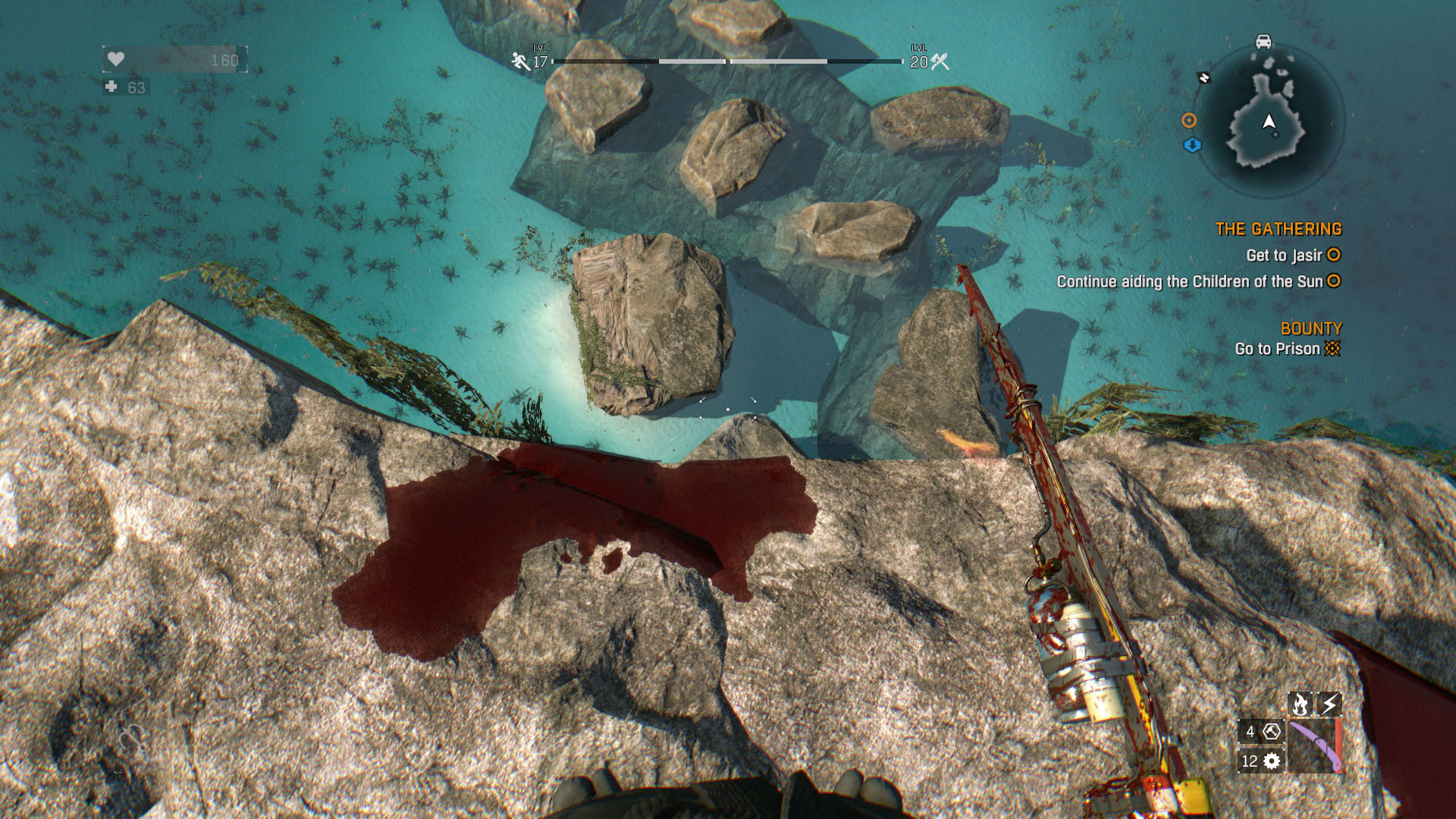This screenshot has height=819, width=1456.
Task: Click the running figure agility level icon
Action: coord(520,61)
